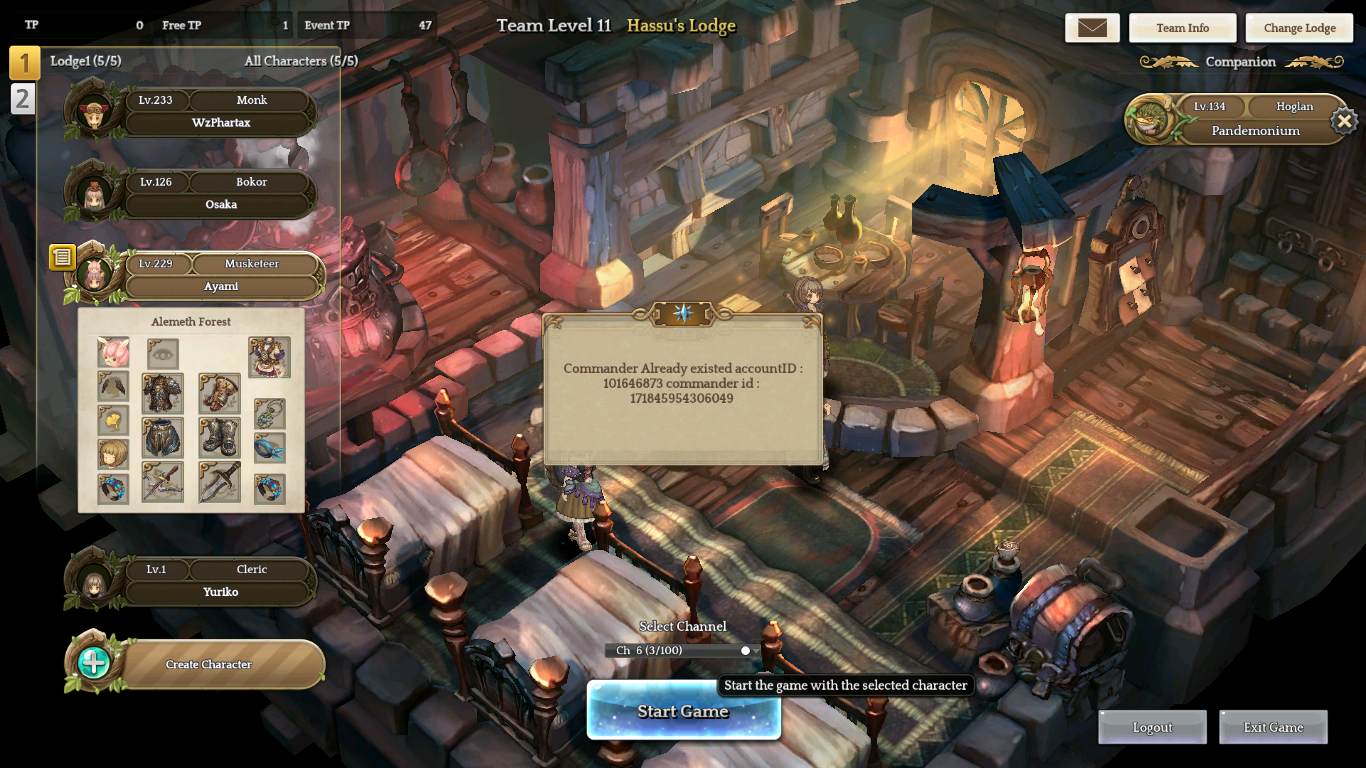
Task: Start the game with selected character
Action: (x=683, y=711)
